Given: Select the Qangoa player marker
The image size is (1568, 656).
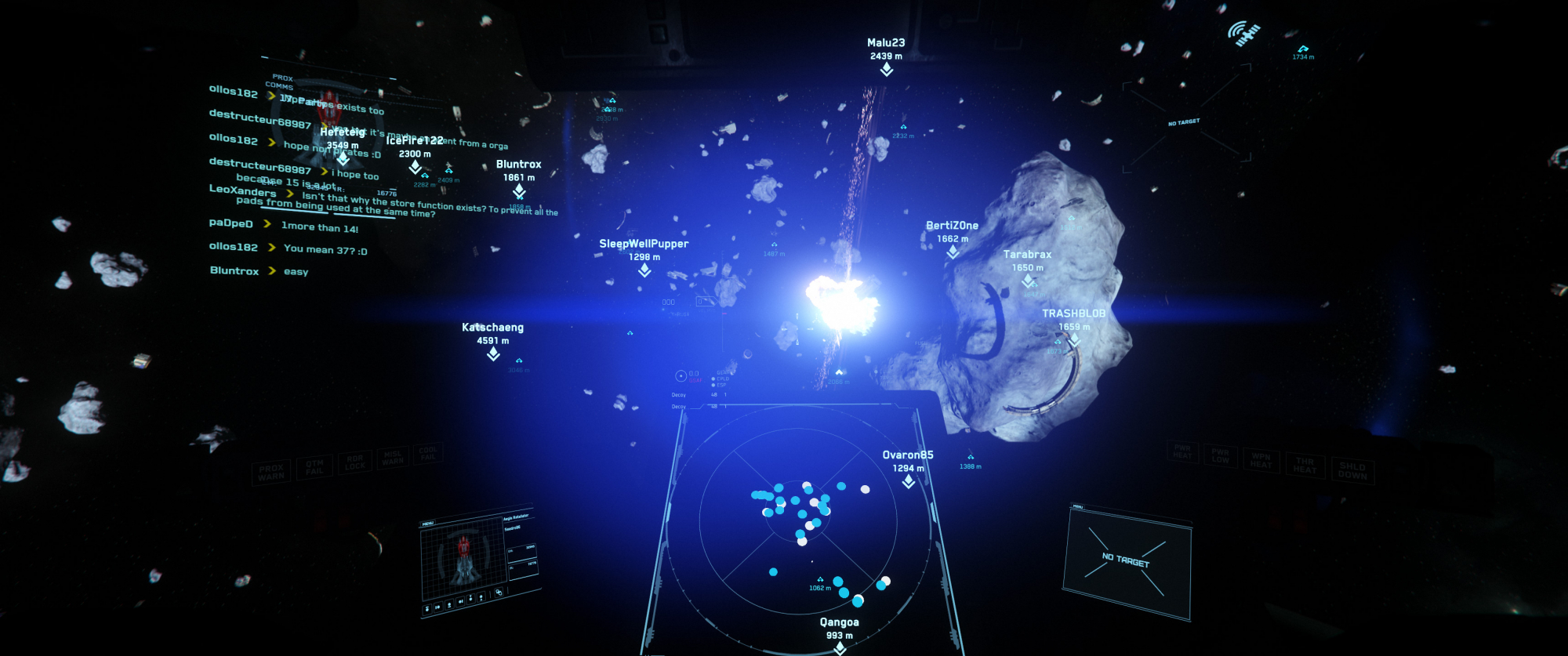Looking at the screenshot, I should point(840,647).
